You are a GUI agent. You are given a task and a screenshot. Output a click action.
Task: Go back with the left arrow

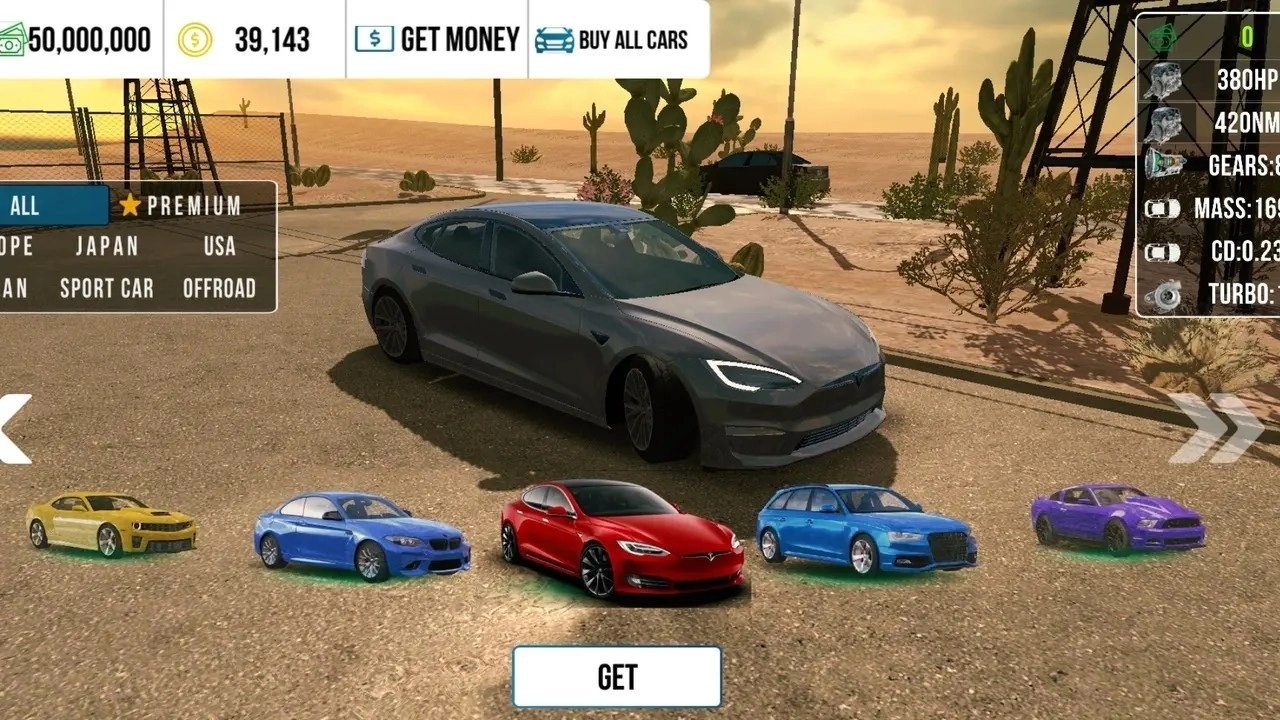pos(14,429)
